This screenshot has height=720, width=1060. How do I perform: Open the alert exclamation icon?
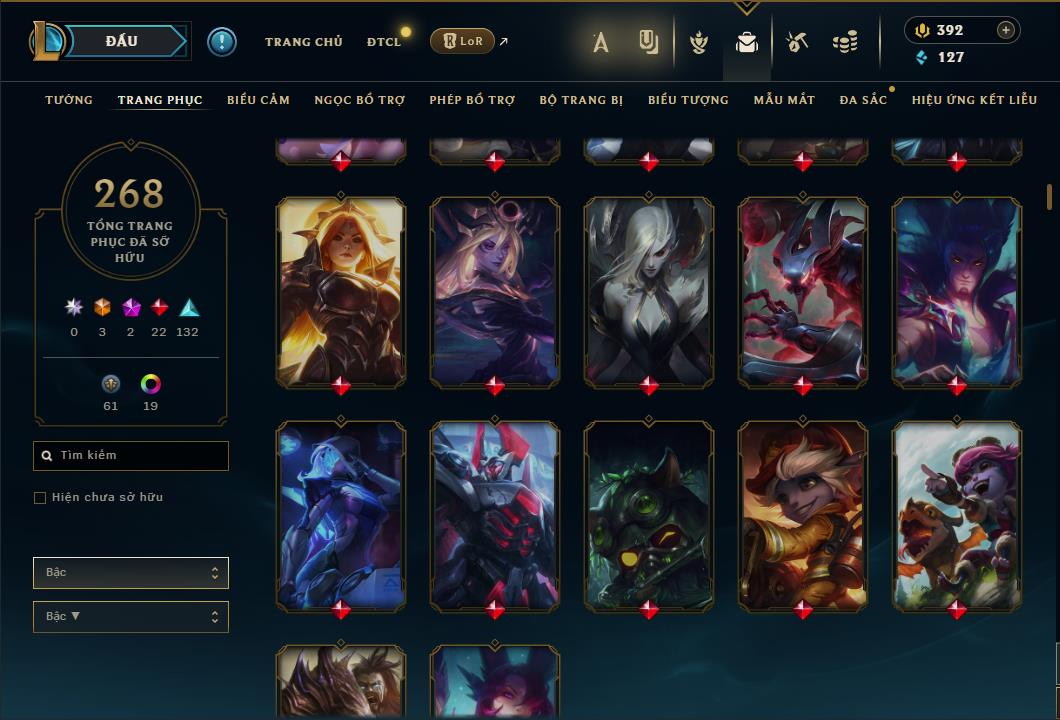(222, 41)
